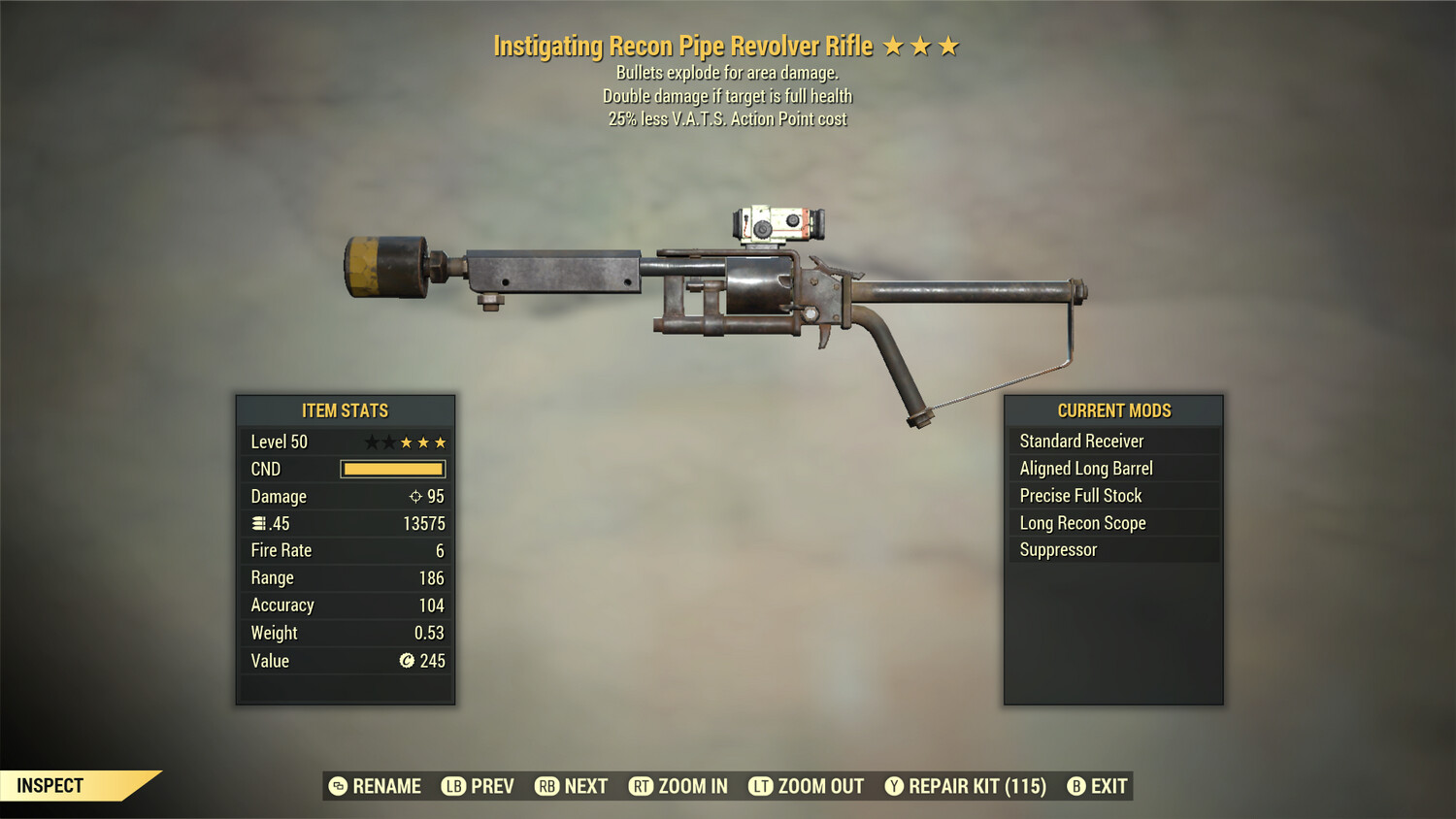Click the RB icon beside Next
1456x819 pixels.
pos(546,786)
